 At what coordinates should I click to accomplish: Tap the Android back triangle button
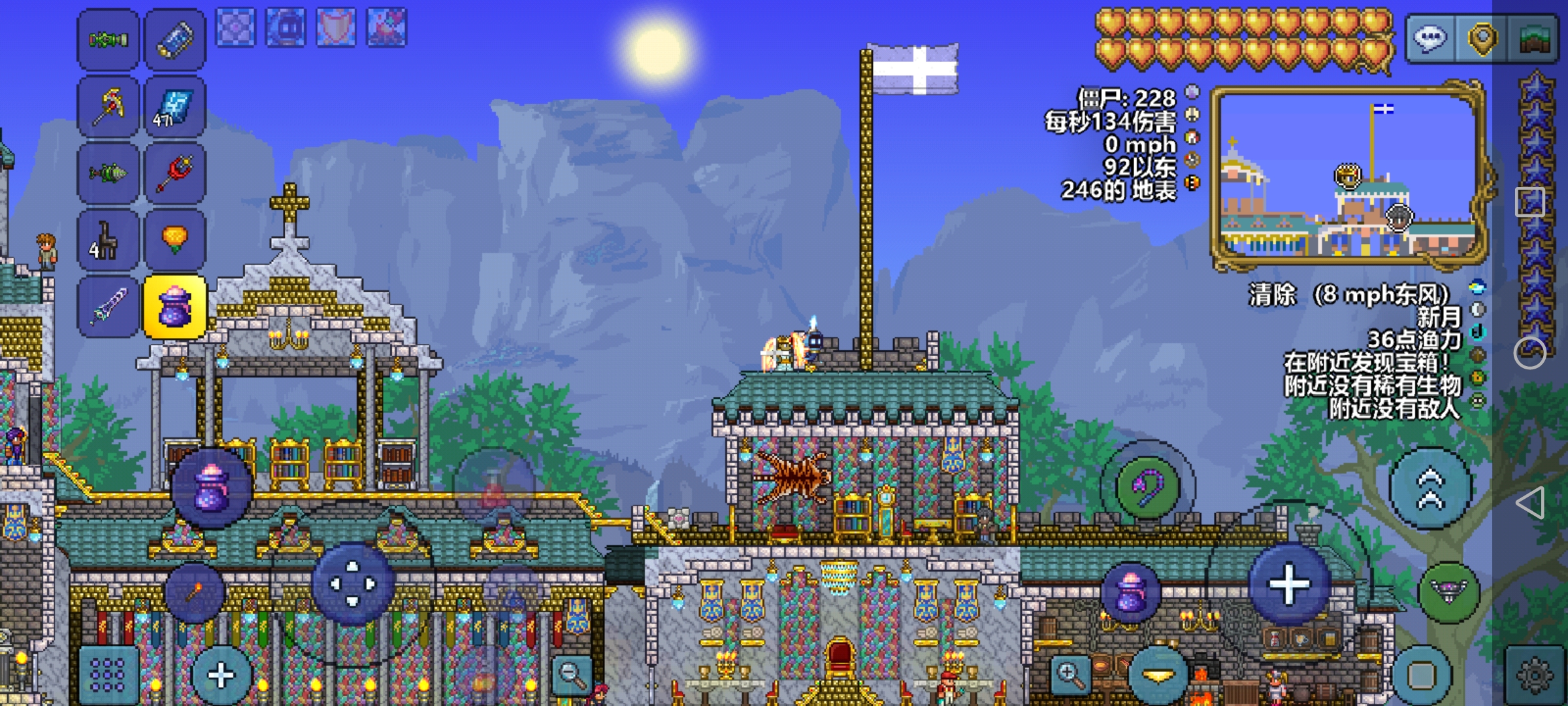(x=1530, y=502)
